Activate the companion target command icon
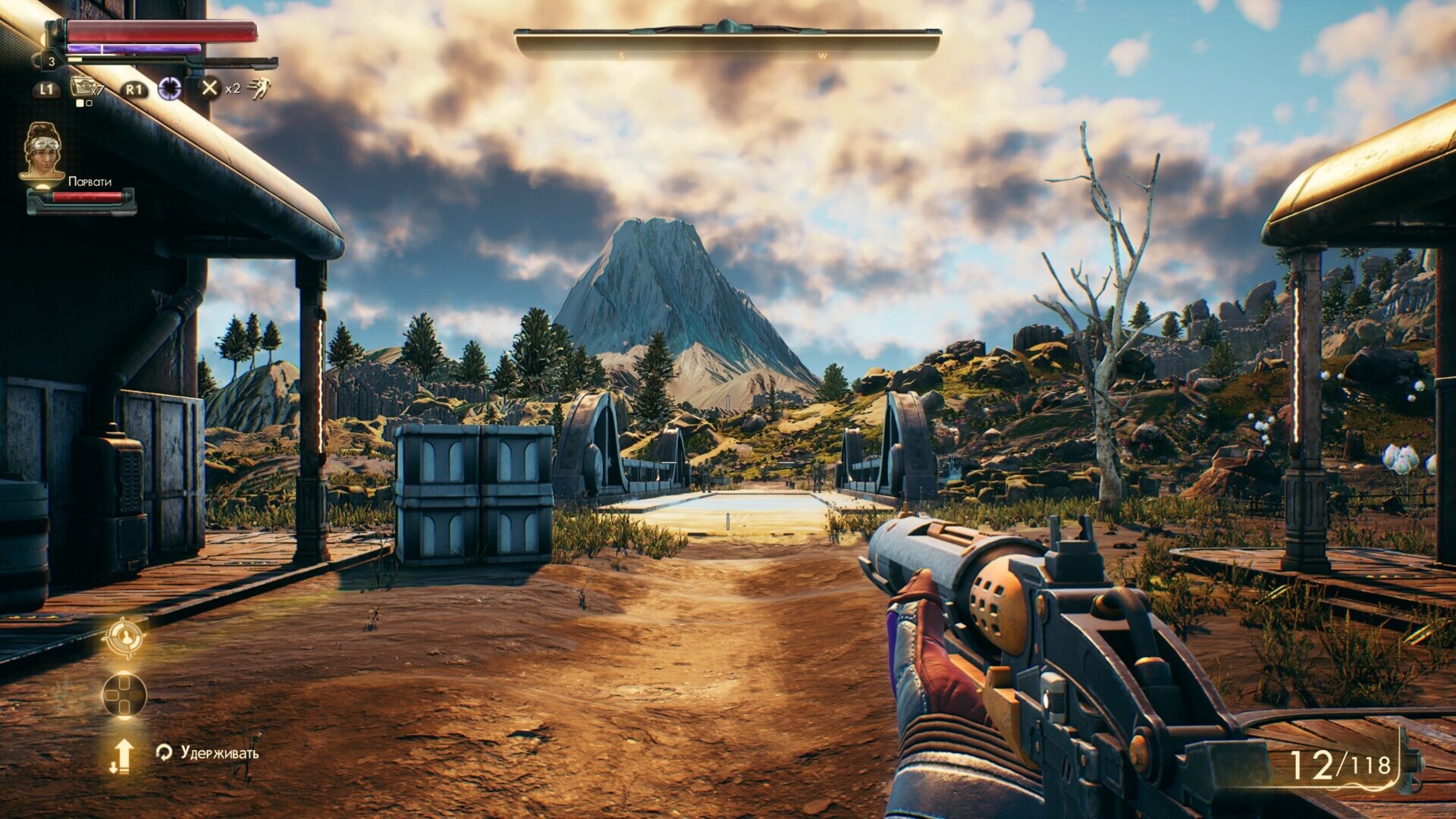The width and height of the screenshot is (1456, 819). click(x=124, y=638)
